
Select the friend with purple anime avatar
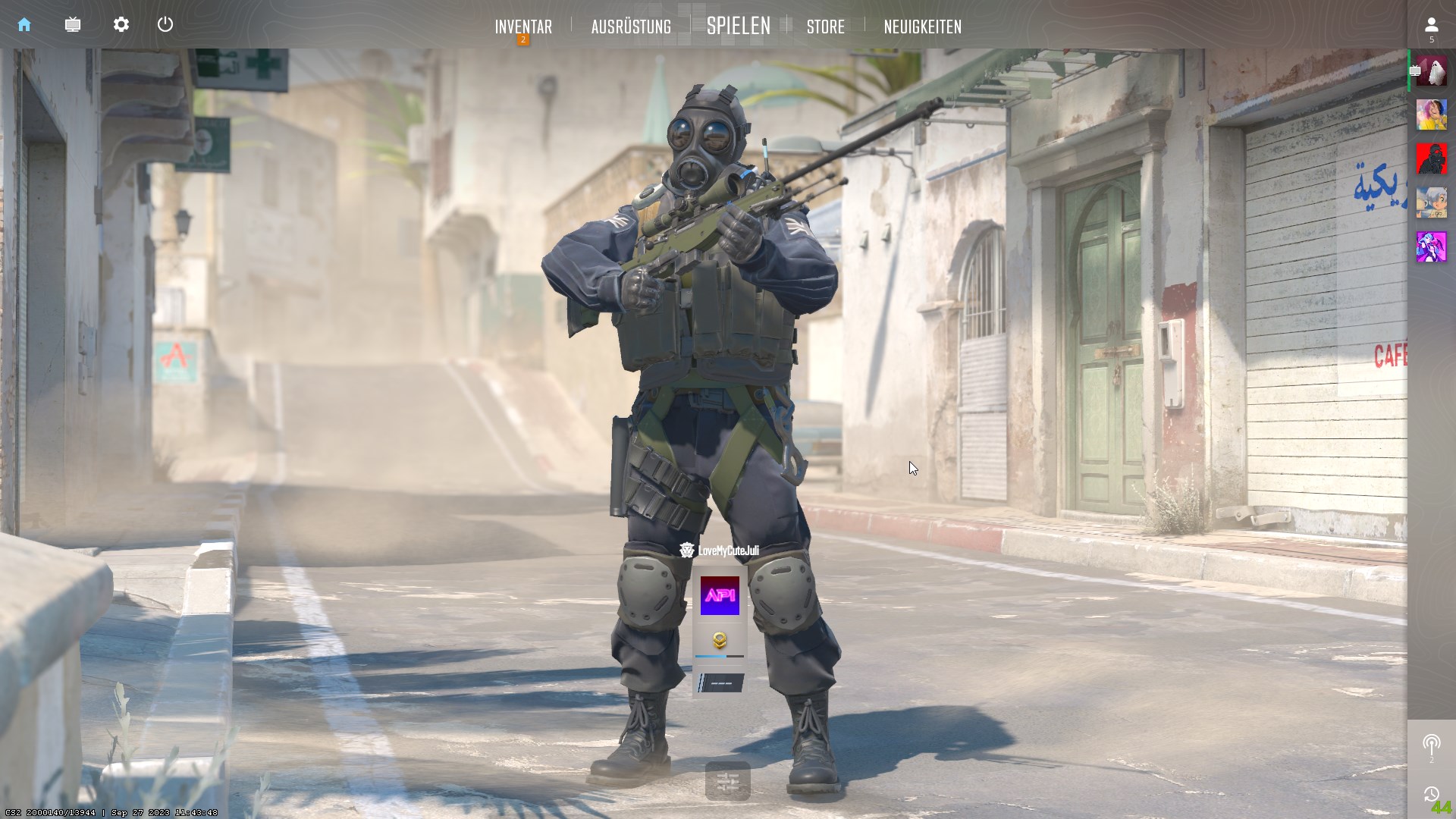[x=1431, y=247]
